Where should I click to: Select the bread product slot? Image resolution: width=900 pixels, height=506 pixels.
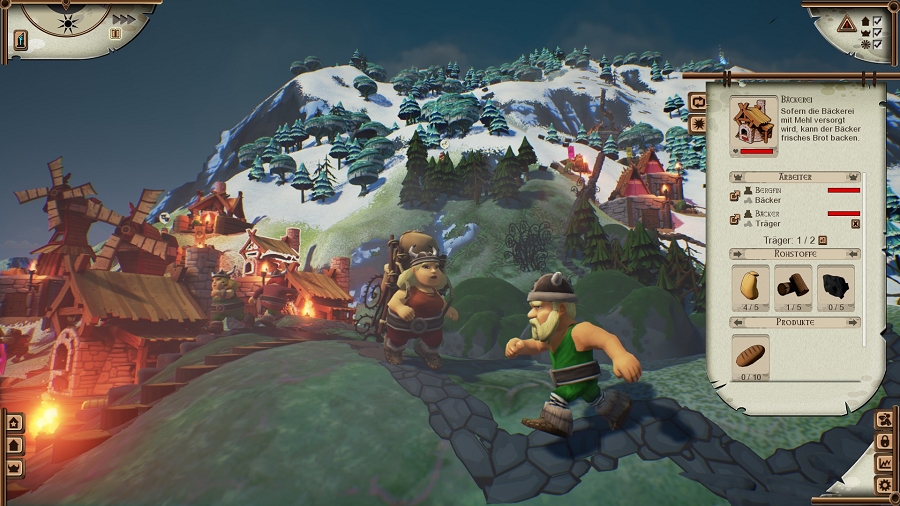point(751,354)
